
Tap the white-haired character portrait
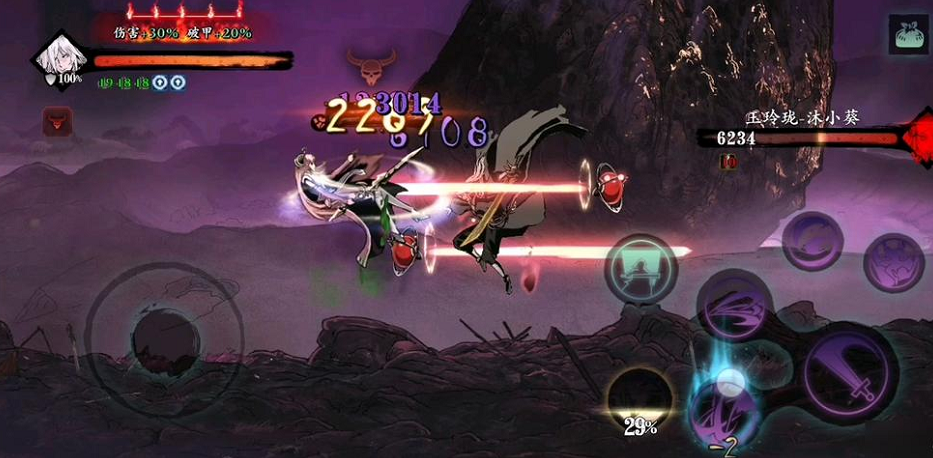tap(56, 59)
